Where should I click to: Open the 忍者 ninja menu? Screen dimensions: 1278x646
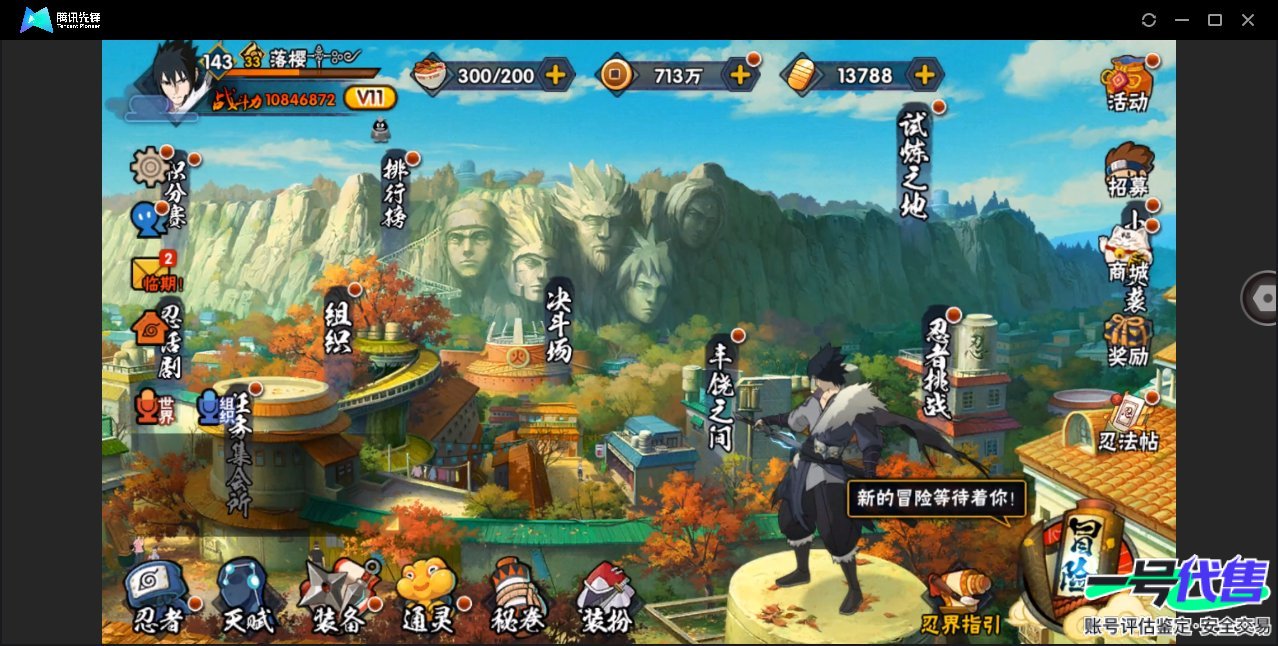pyautogui.click(x=158, y=598)
